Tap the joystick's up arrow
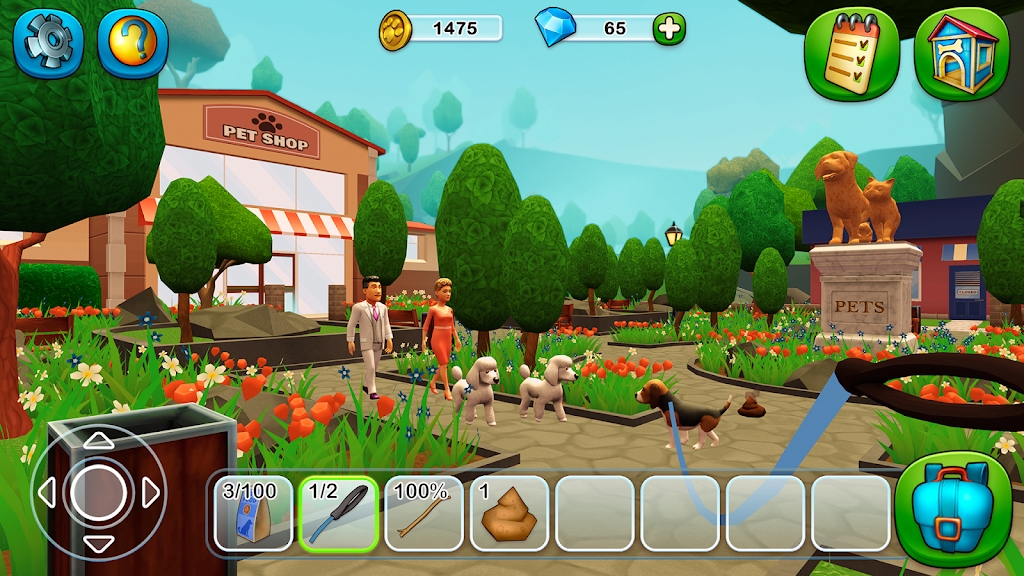This screenshot has height=576, width=1024. coord(98,441)
